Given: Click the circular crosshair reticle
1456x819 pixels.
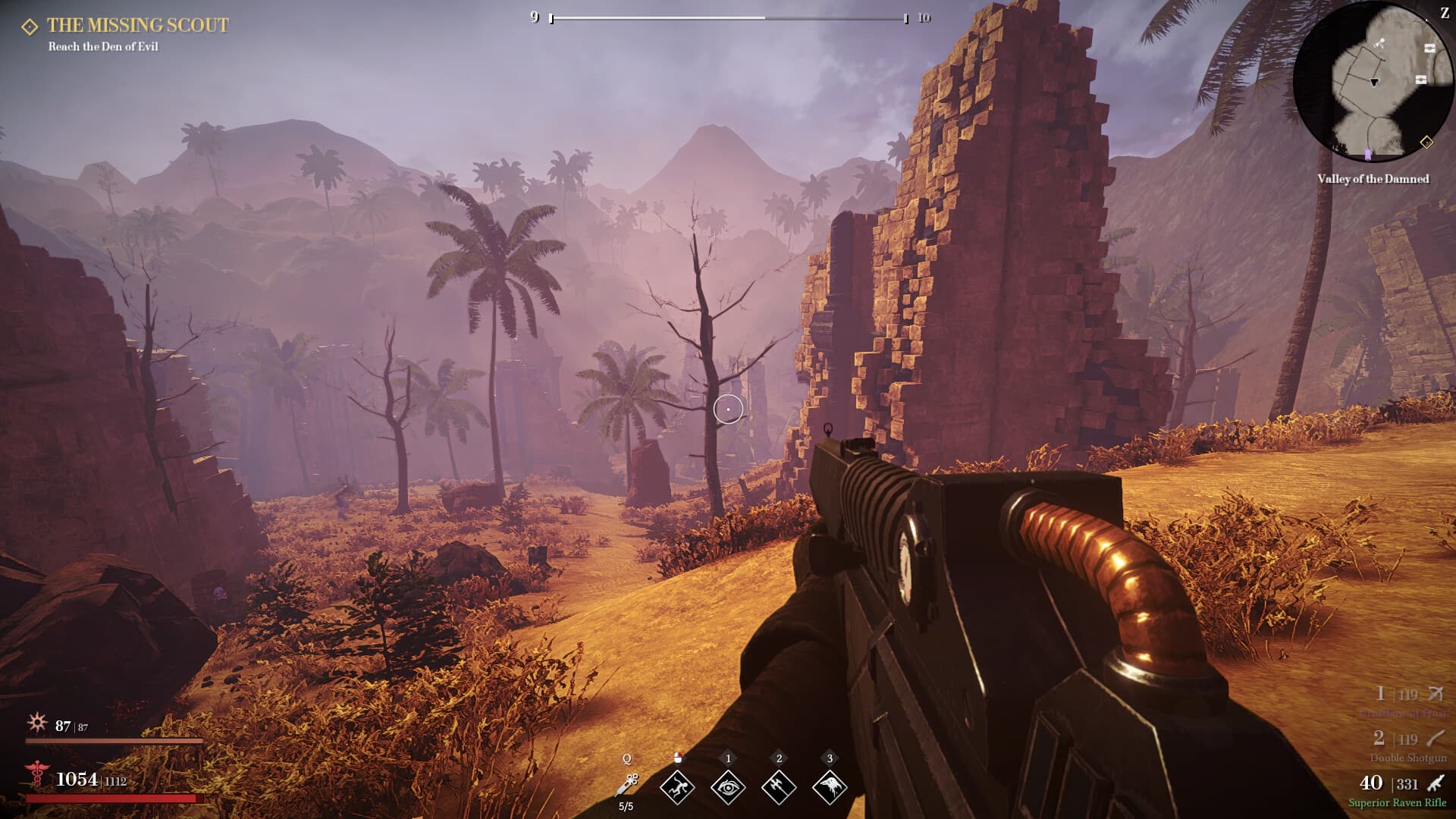Looking at the screenshot, I should click(727, 408).
